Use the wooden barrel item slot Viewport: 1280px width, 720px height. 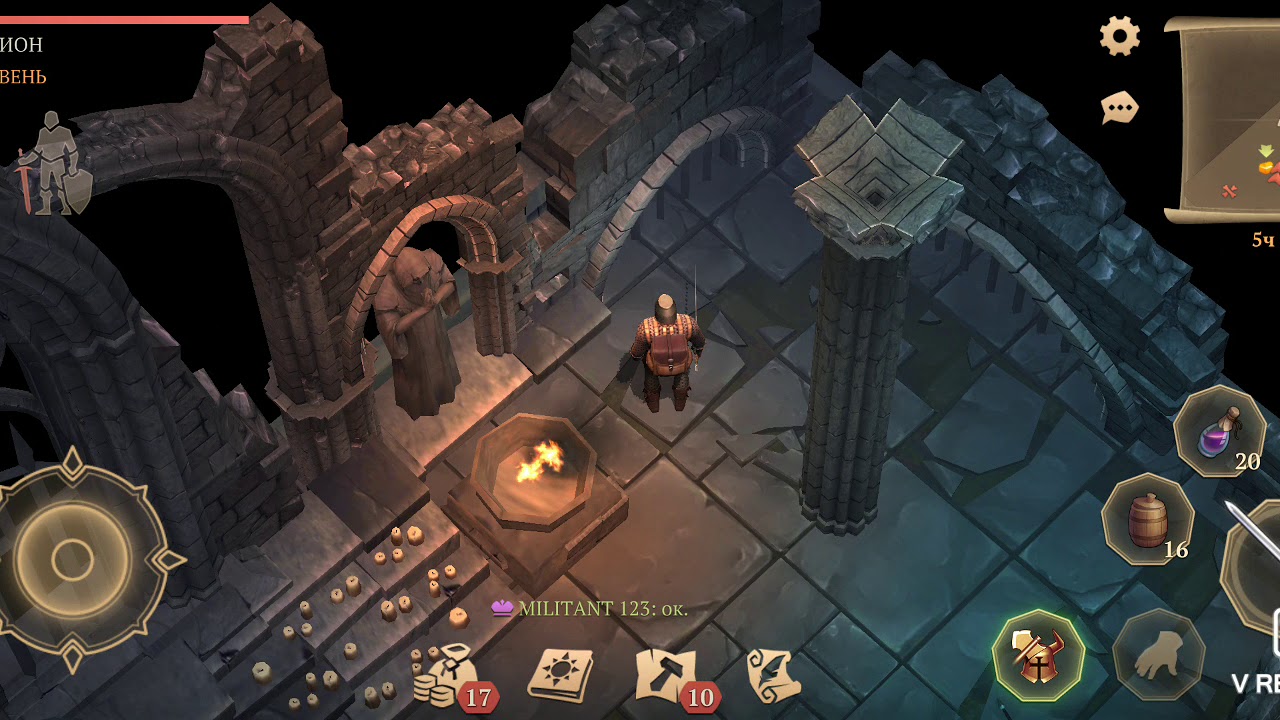(1147, 520)
